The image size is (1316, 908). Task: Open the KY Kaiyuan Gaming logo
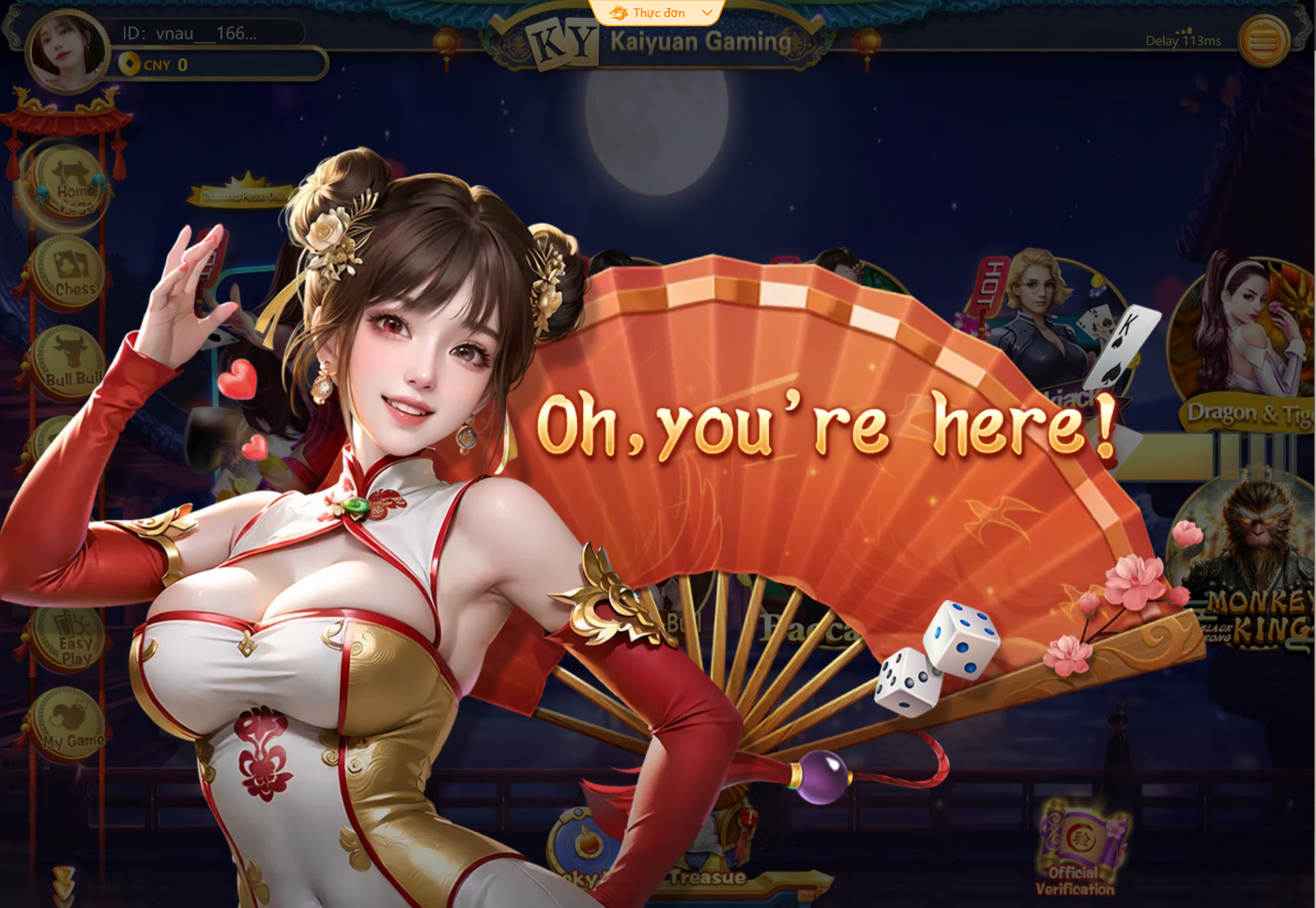point(564,40)
